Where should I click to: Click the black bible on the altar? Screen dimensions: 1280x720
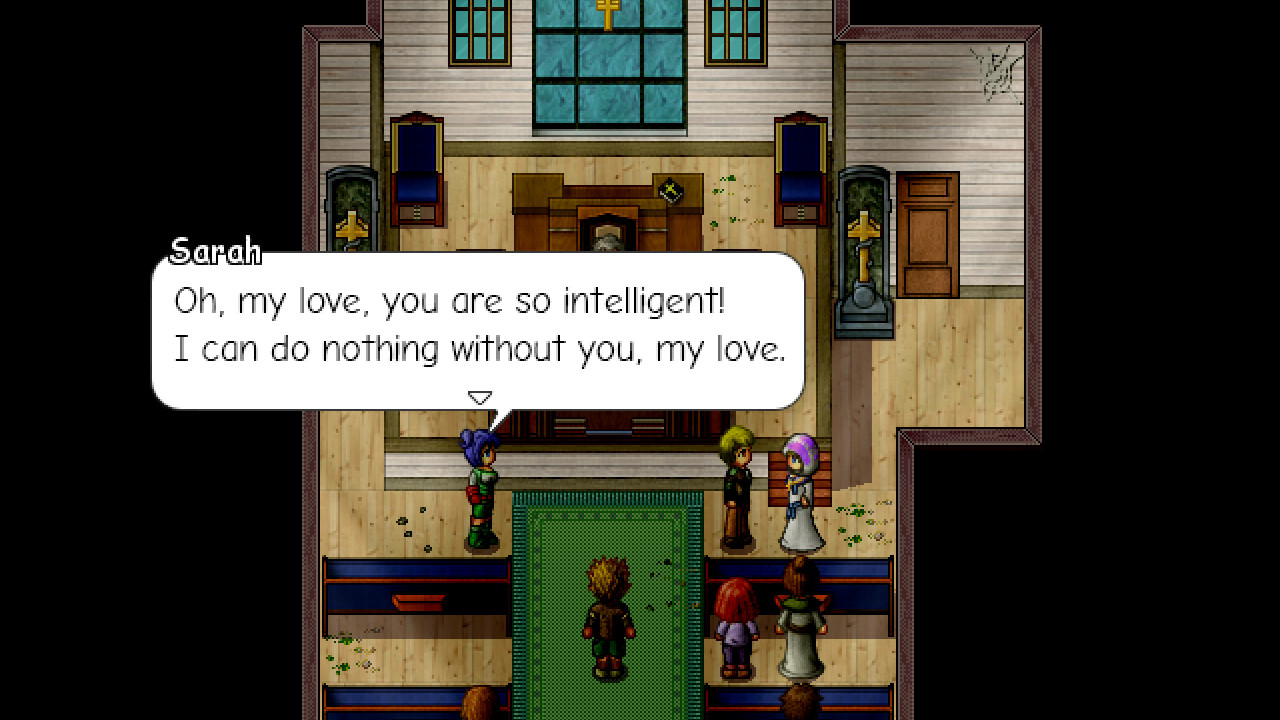pyautogui.click(x=671, y=190)
